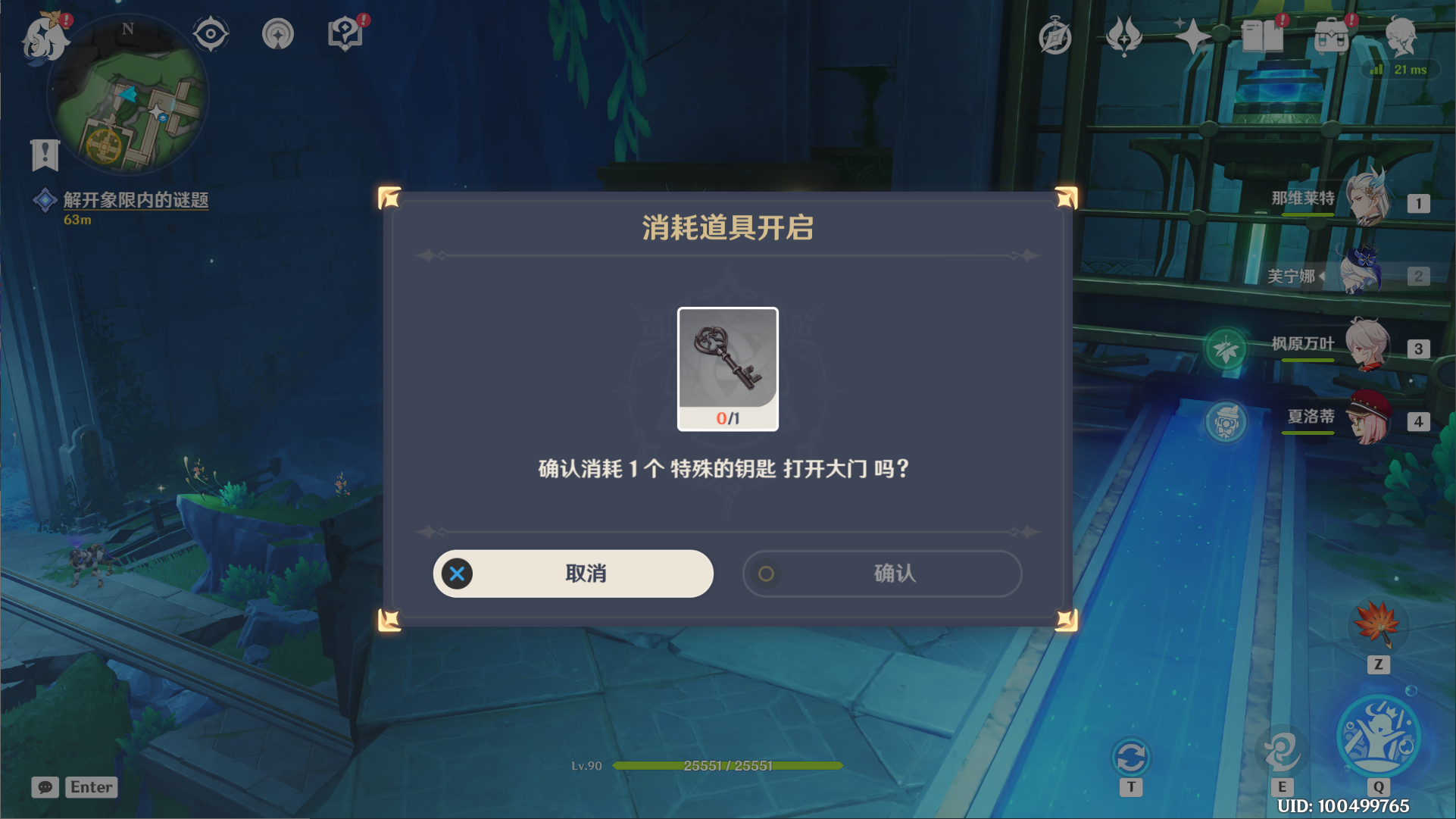1456x819 pixels.
Task: Use the elemental skill swirl icon
Action: point(1281,751)
